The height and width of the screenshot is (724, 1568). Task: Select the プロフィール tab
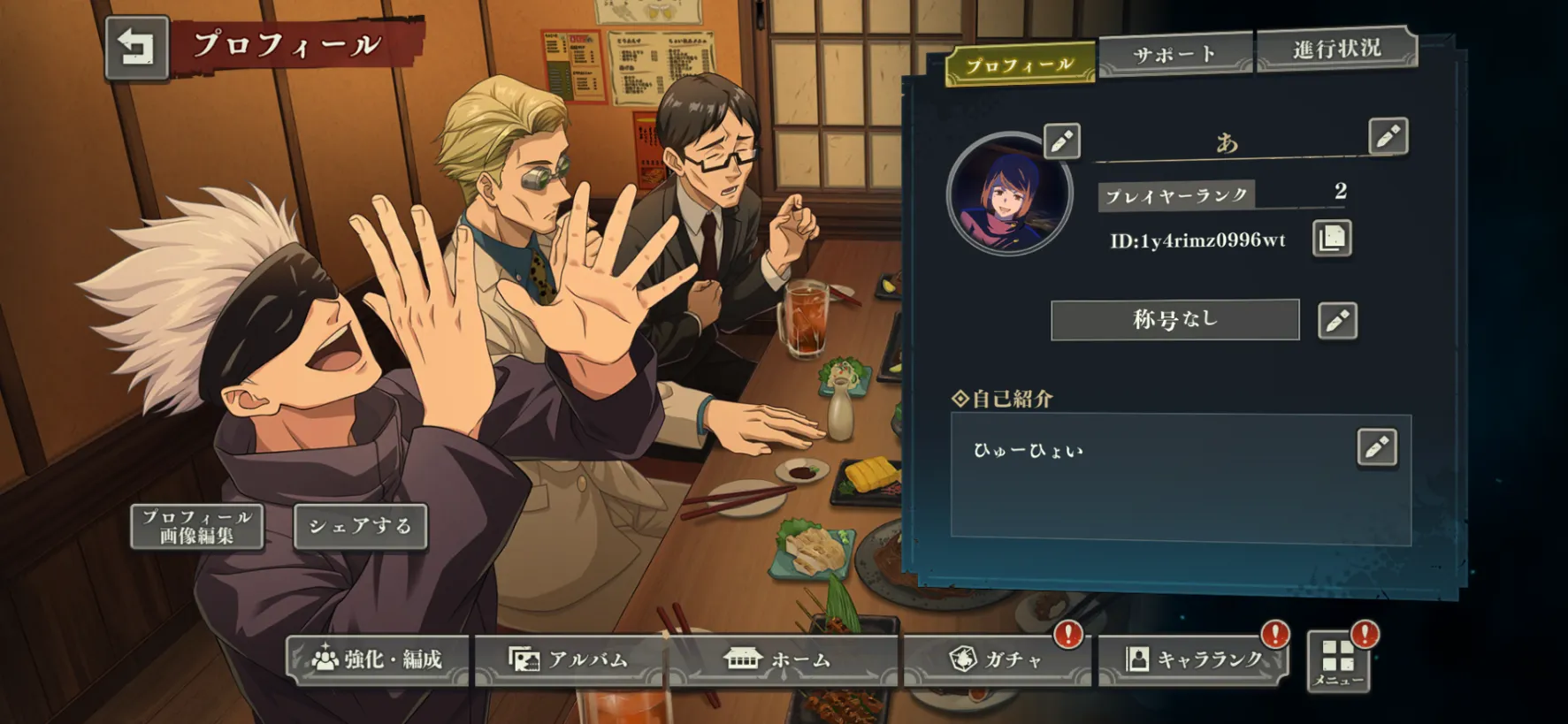click(1020, 65)
